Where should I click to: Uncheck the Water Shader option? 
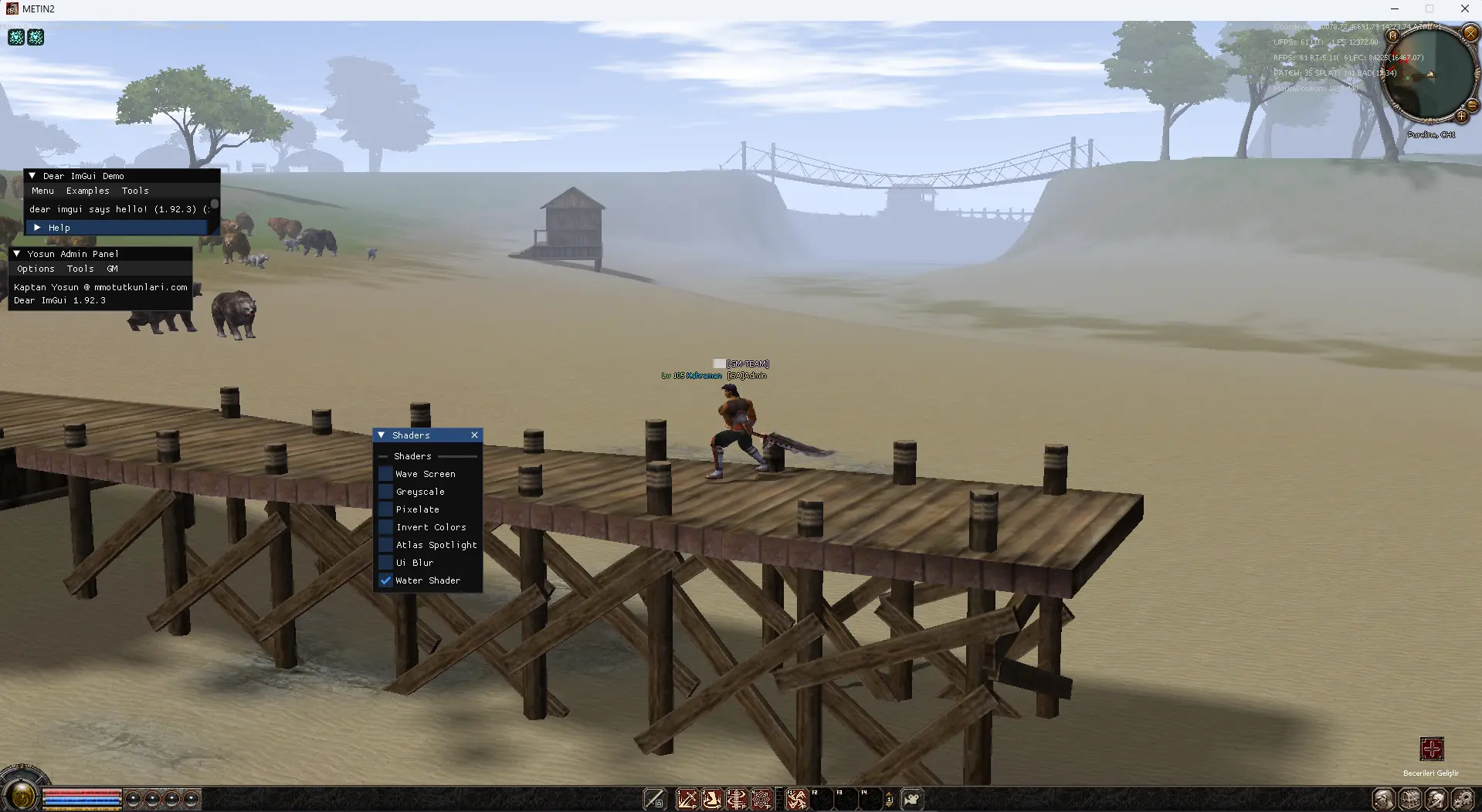[385, 580]
